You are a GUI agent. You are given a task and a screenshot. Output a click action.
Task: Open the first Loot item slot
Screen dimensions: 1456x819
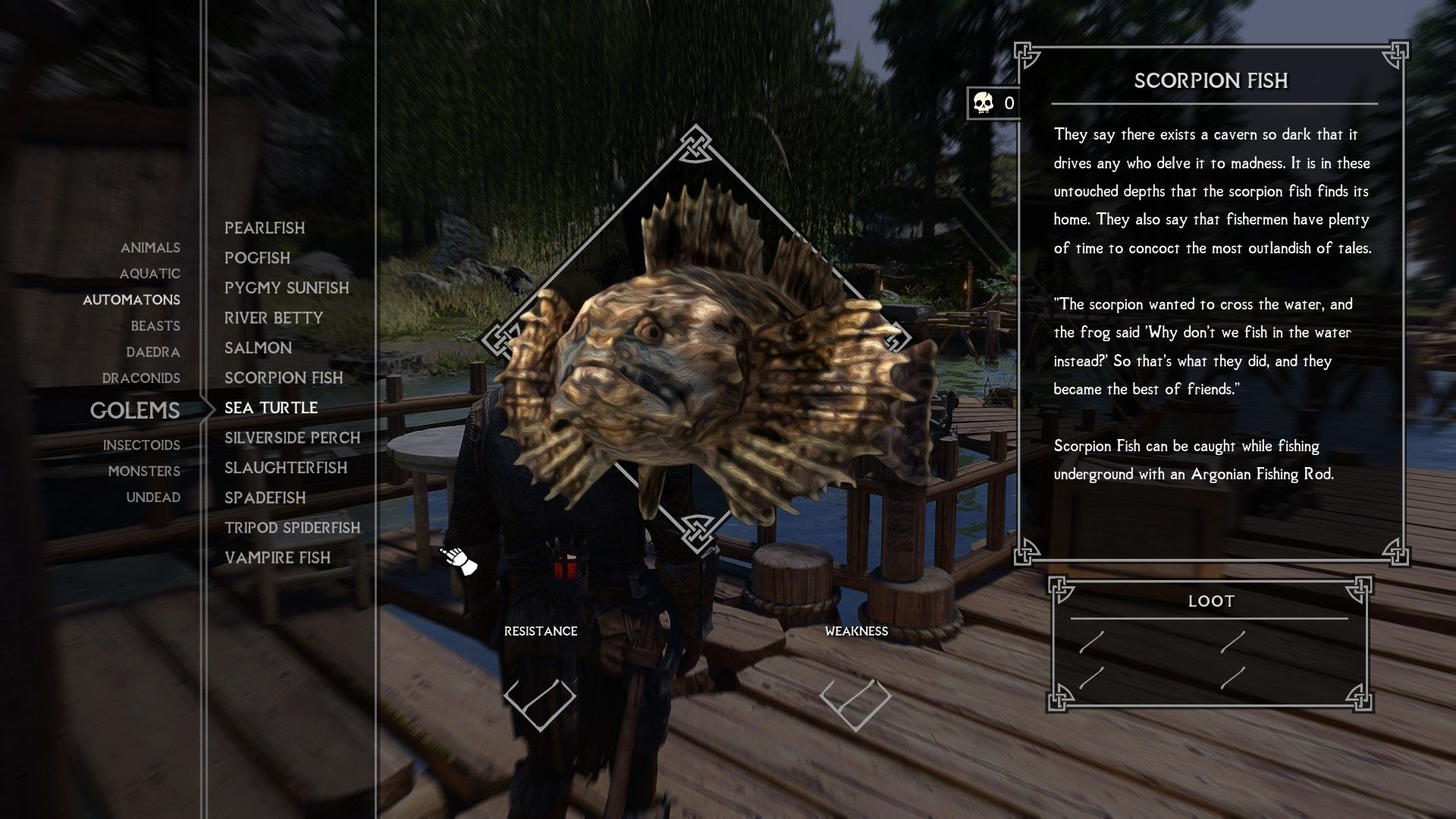click(1092, 645)
